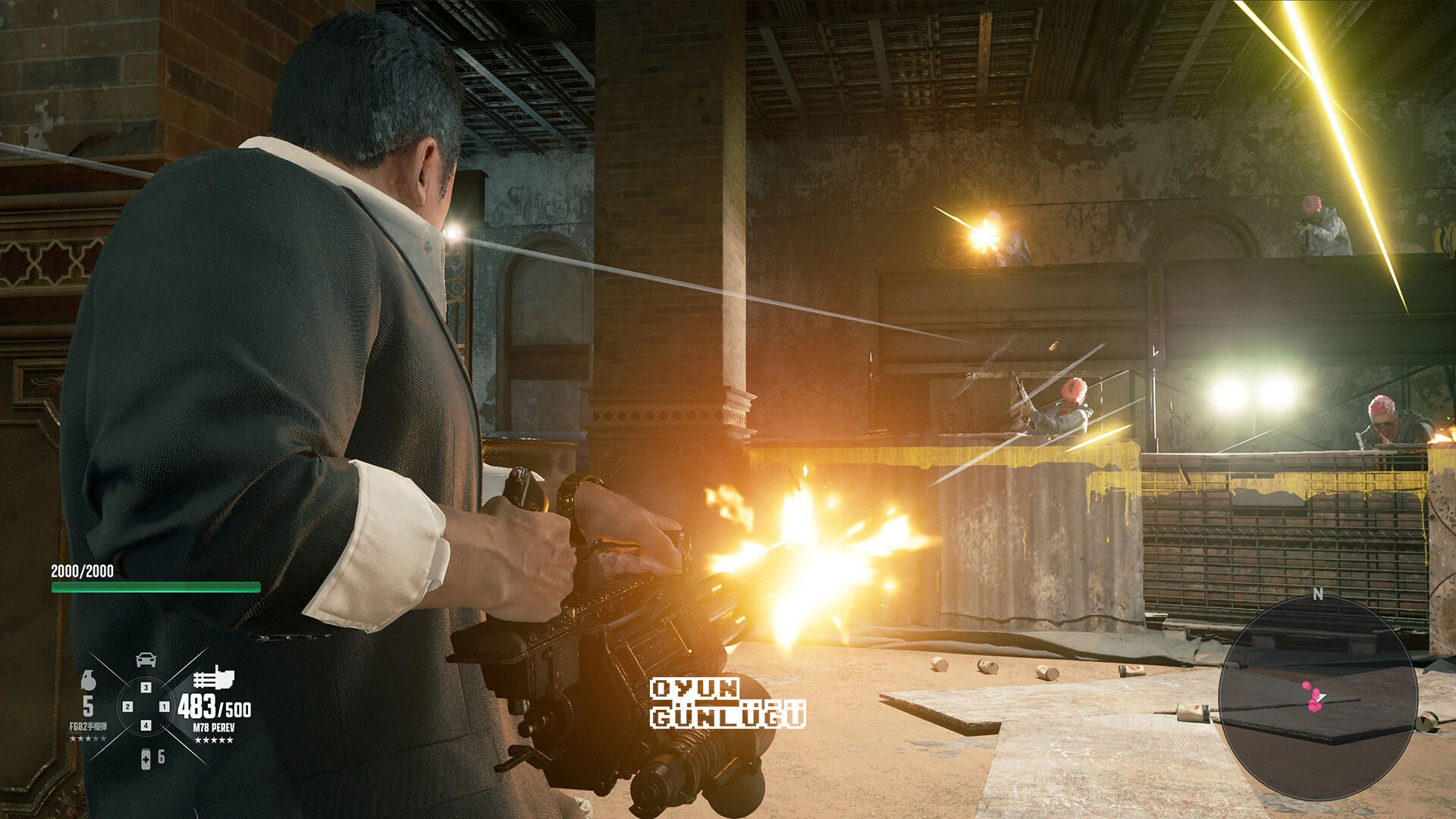
Task: Click the Oyun Günlüğü watermark logo
Action: 727,703
